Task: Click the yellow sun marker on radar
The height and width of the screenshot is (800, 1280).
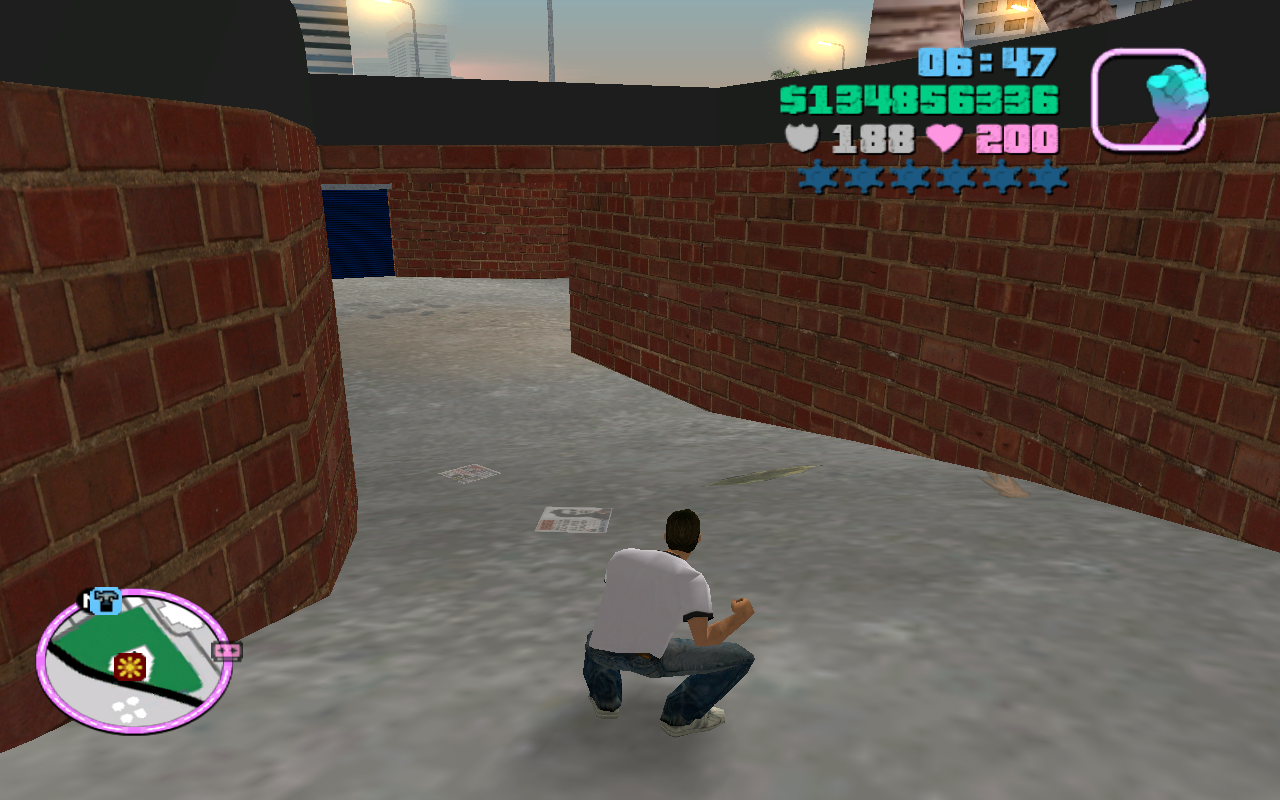Action: pyautogui.click(x=130, y=667)
